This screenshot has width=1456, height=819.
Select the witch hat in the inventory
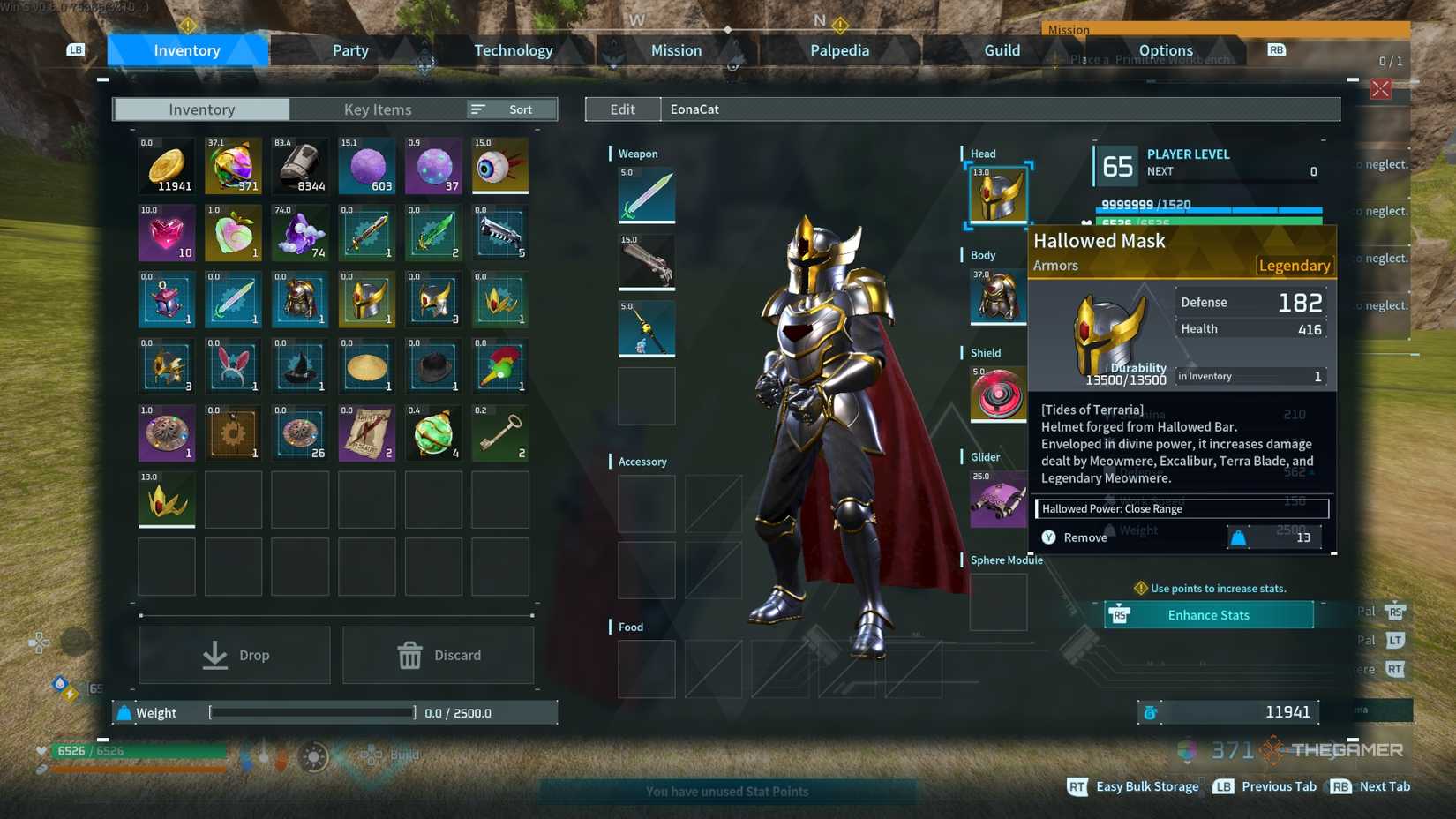(299, 366)
